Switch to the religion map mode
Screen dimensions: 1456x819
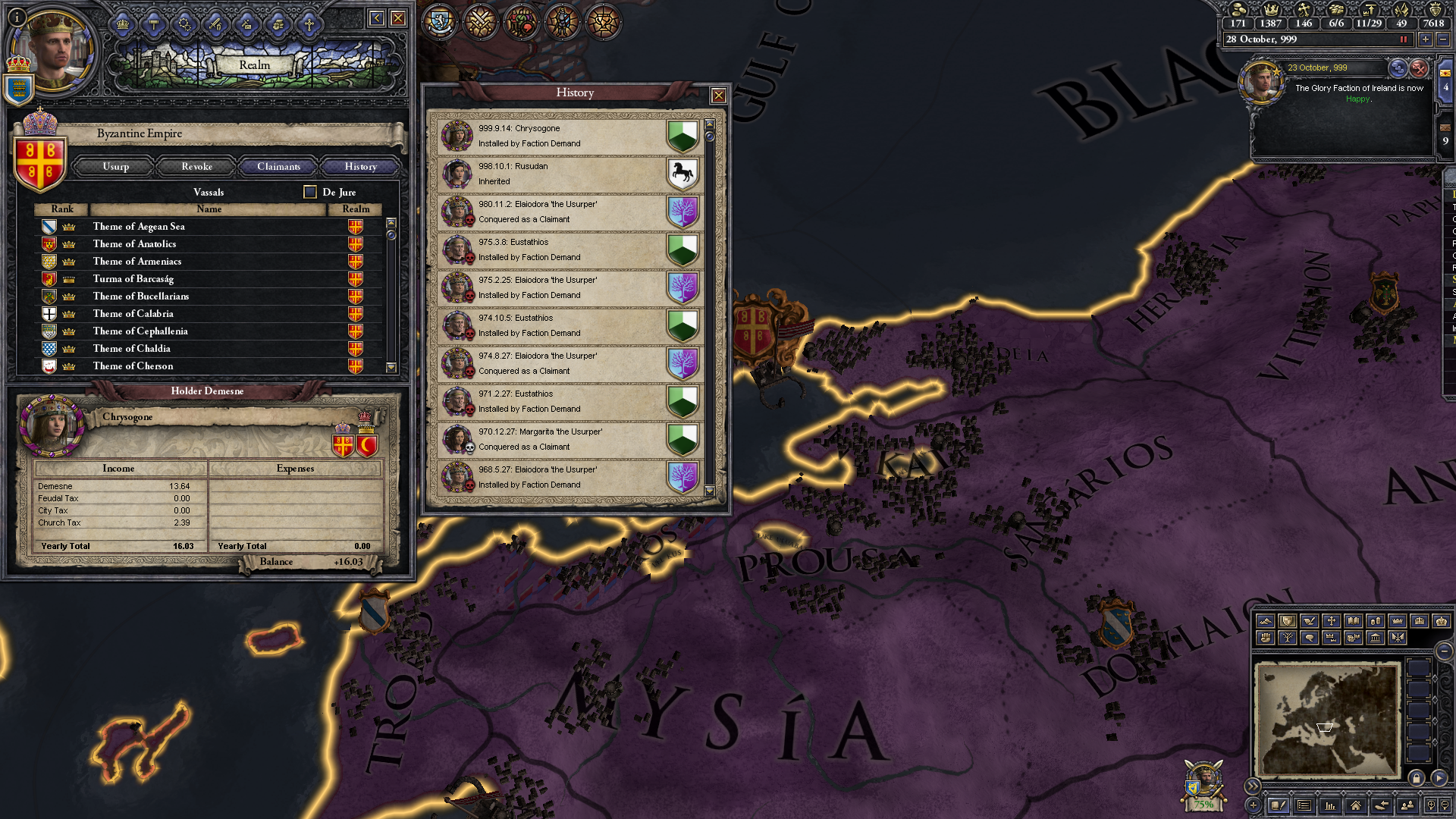1332,622
